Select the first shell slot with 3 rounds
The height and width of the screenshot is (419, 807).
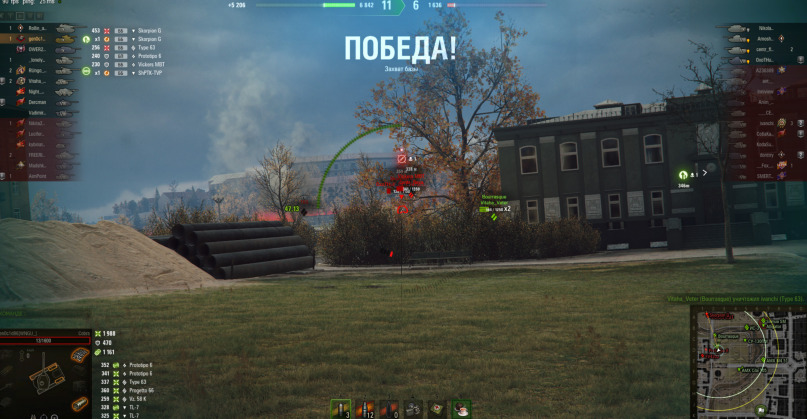tap(341, 408)
